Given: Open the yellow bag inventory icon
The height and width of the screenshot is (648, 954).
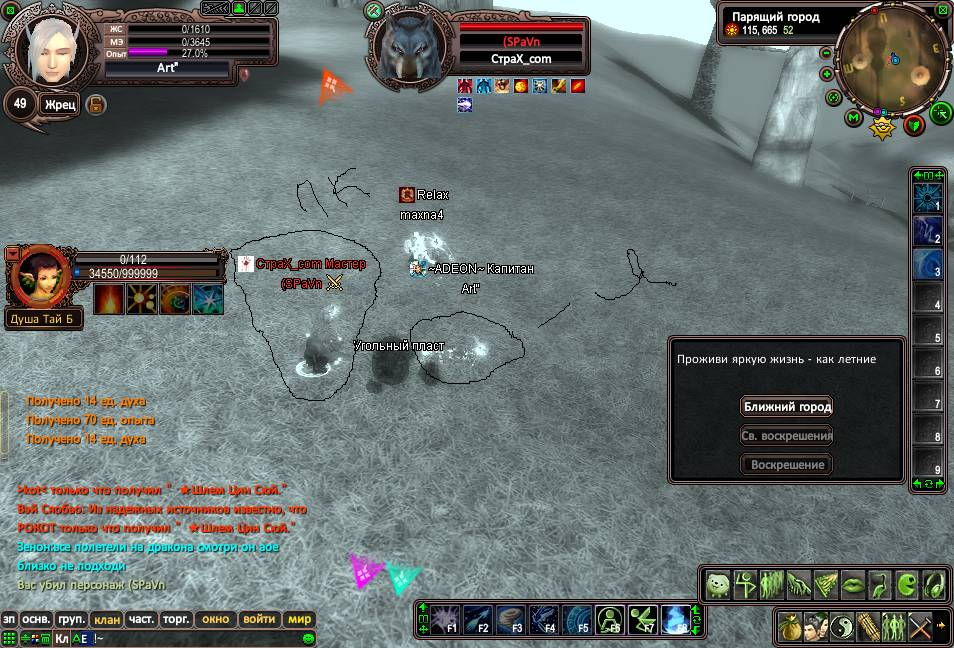Looking at the screenshot, I should click(x=791, y=627).
